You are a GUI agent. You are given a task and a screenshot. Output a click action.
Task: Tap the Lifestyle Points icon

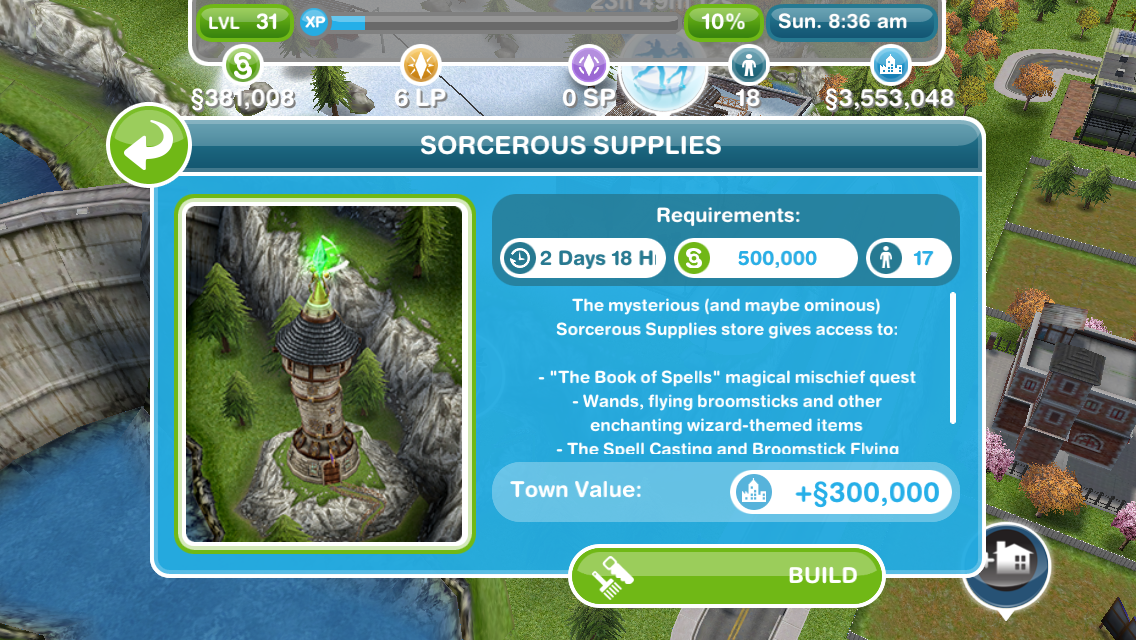tap(420, 66)
